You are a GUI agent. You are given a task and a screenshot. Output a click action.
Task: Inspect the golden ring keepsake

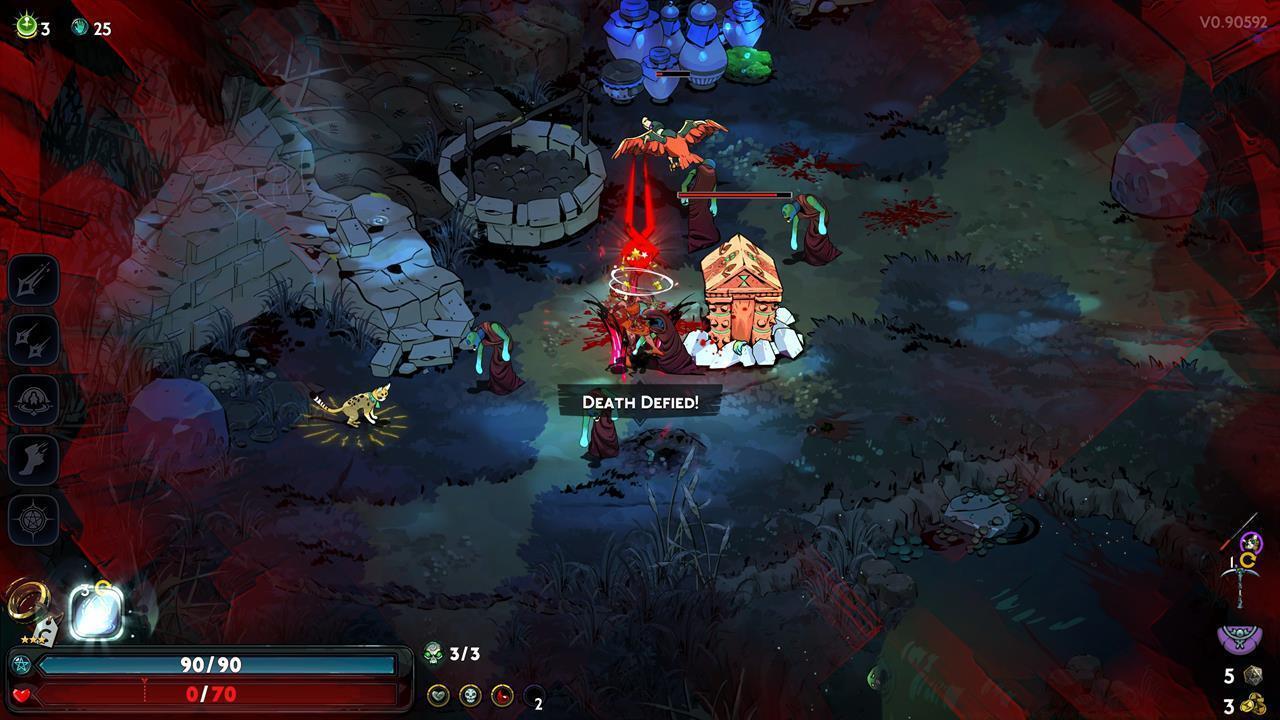tap(27, 603)
